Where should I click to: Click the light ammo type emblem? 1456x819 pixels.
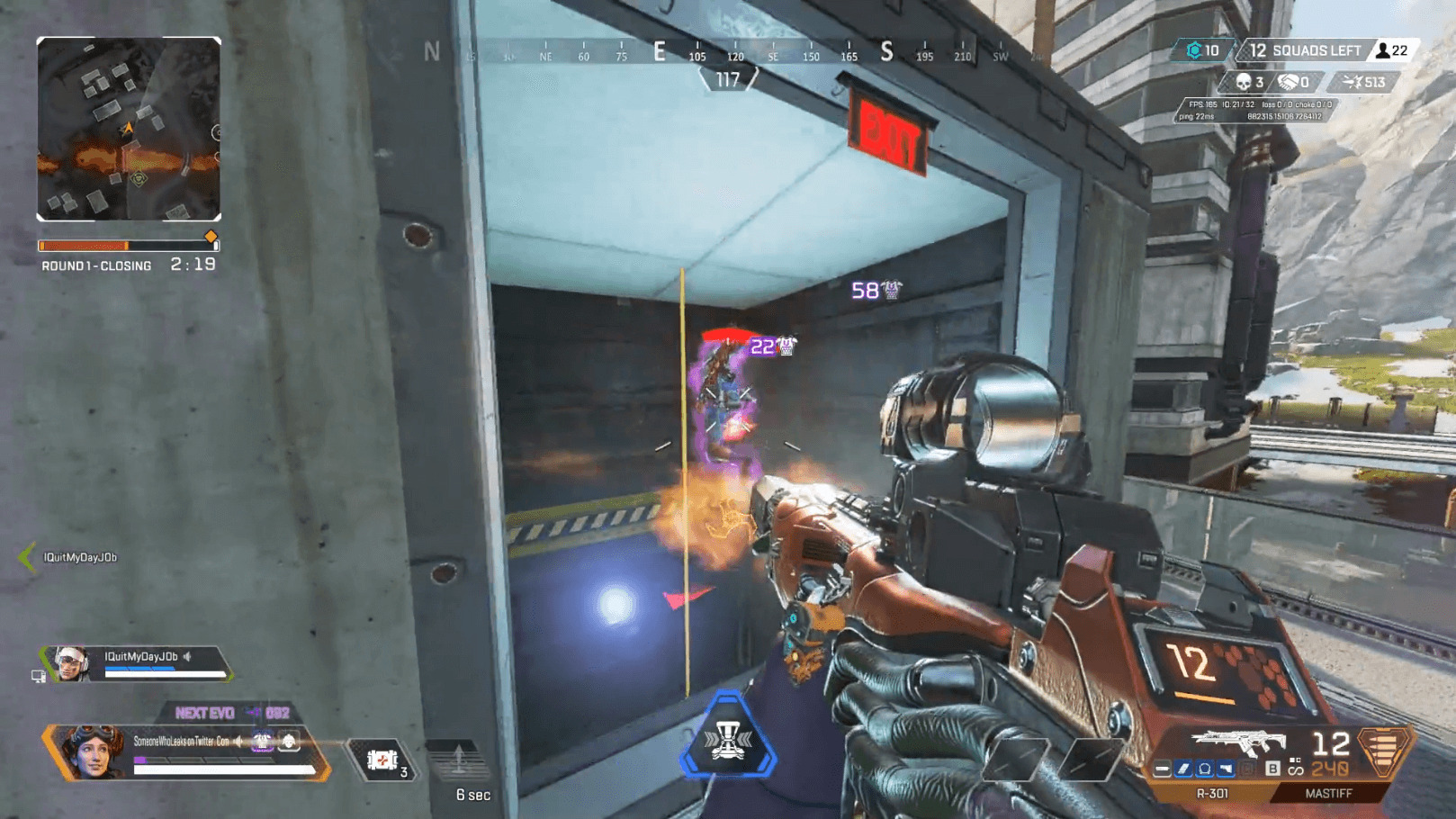pos(1384,750)
